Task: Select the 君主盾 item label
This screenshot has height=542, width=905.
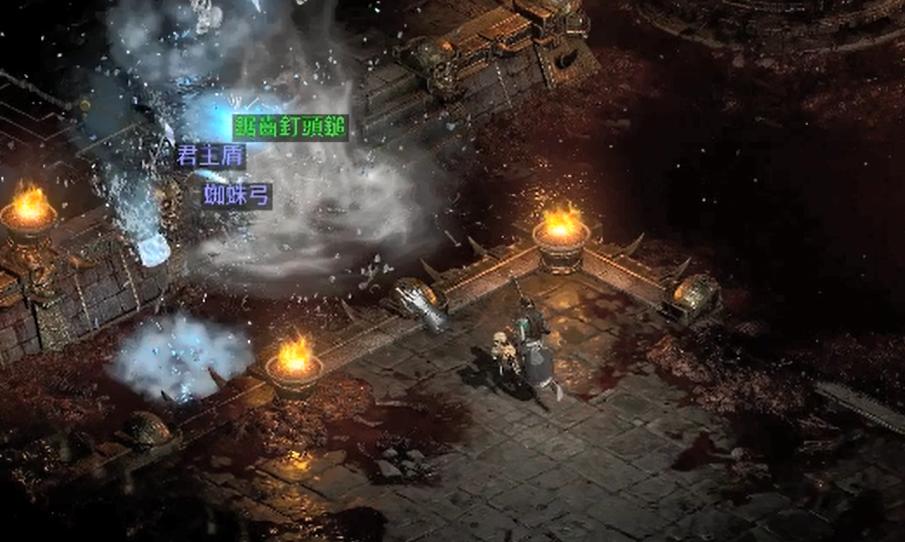Action: click(x=210, y=156)
